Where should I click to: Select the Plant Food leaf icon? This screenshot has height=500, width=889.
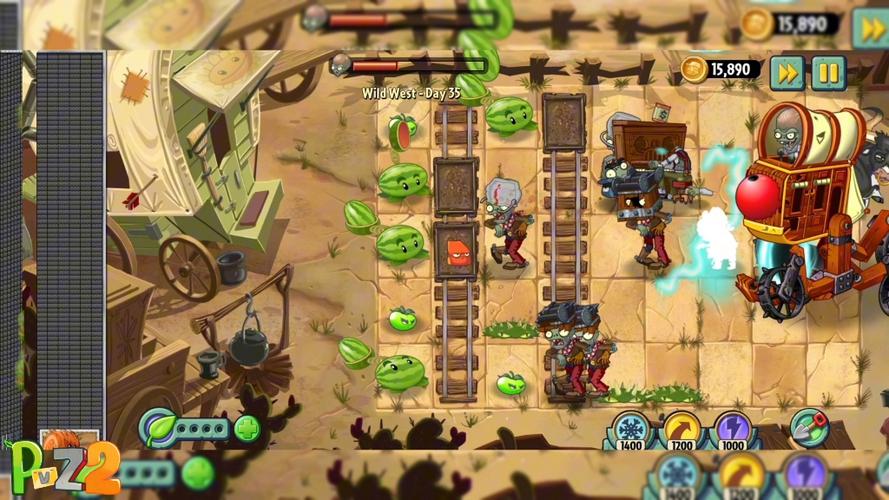coord(158,429)
